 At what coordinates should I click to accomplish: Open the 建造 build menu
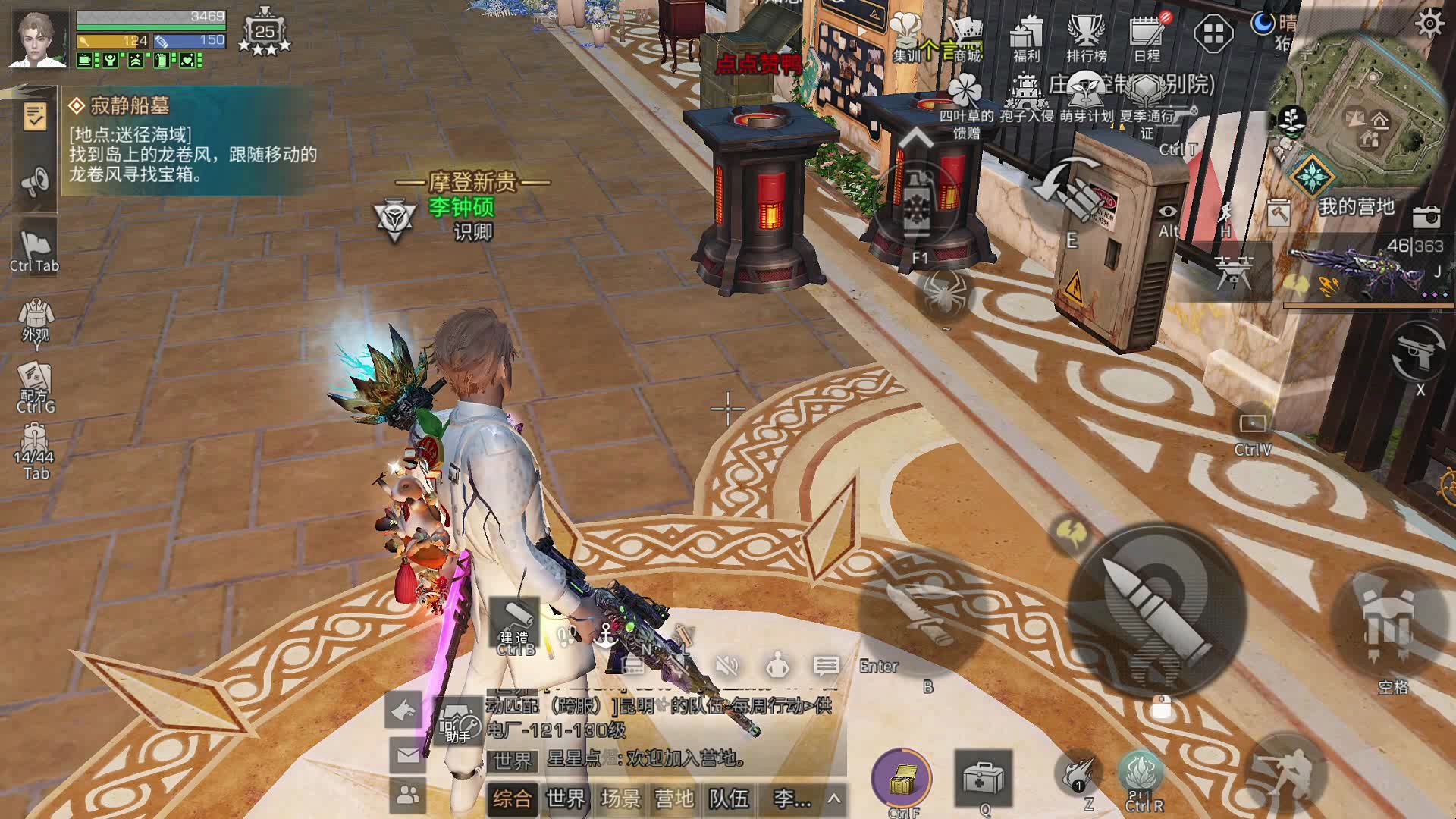pyautogui.click(x=514, y=626)
